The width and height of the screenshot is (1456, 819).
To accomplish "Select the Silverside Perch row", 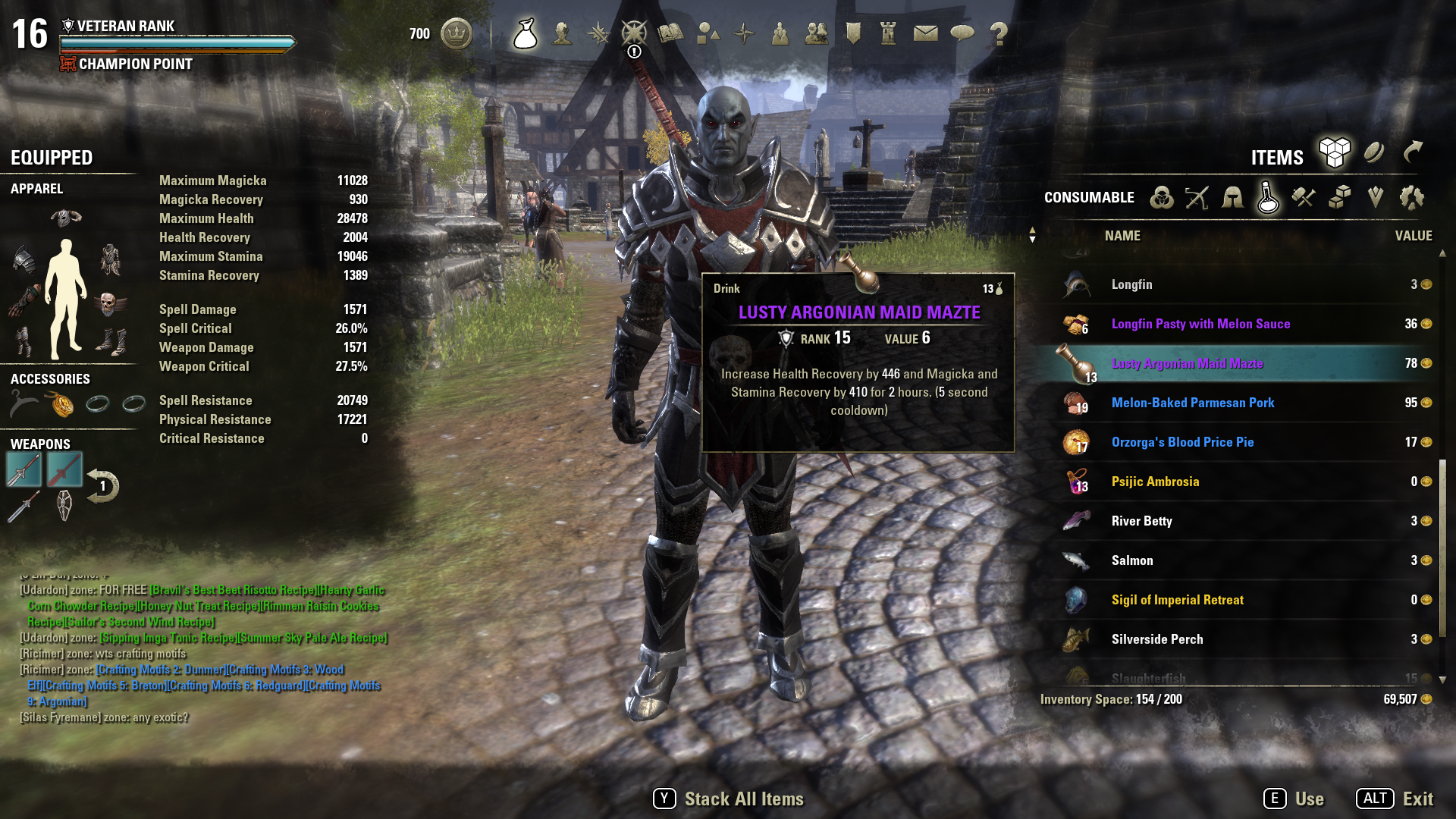I will pos(1156,639).
